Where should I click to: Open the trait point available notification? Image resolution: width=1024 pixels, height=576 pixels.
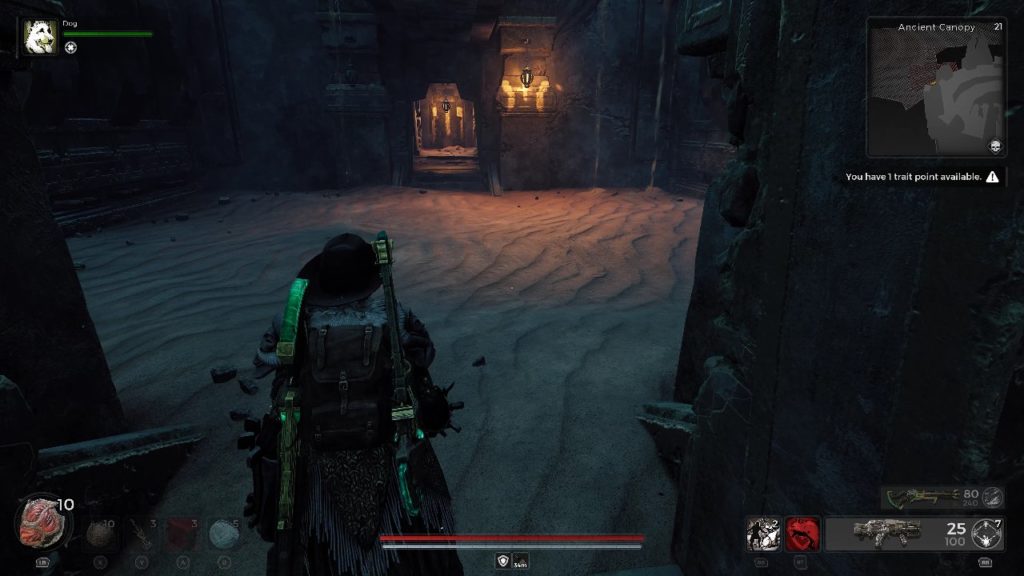pos(921,177)
